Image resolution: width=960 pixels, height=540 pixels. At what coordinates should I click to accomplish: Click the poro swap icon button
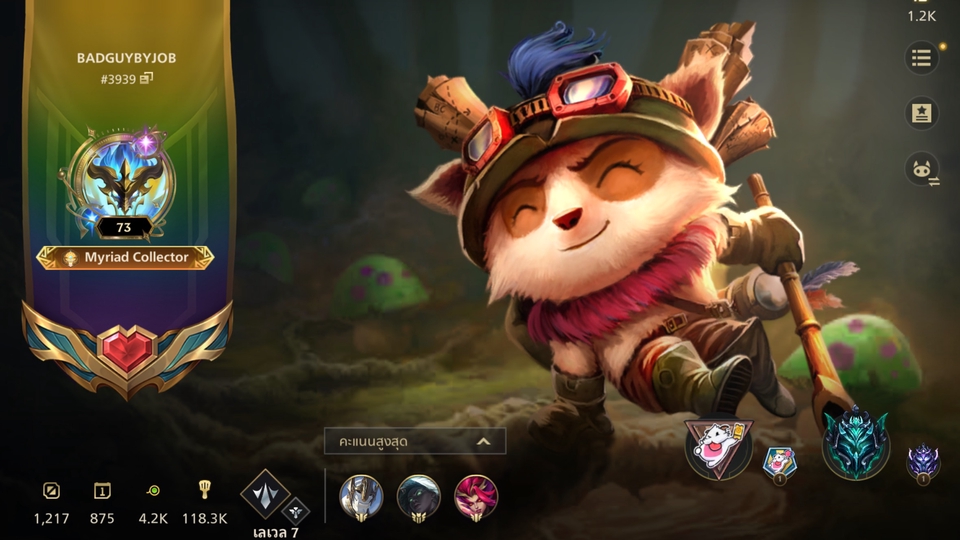point(921,169)
